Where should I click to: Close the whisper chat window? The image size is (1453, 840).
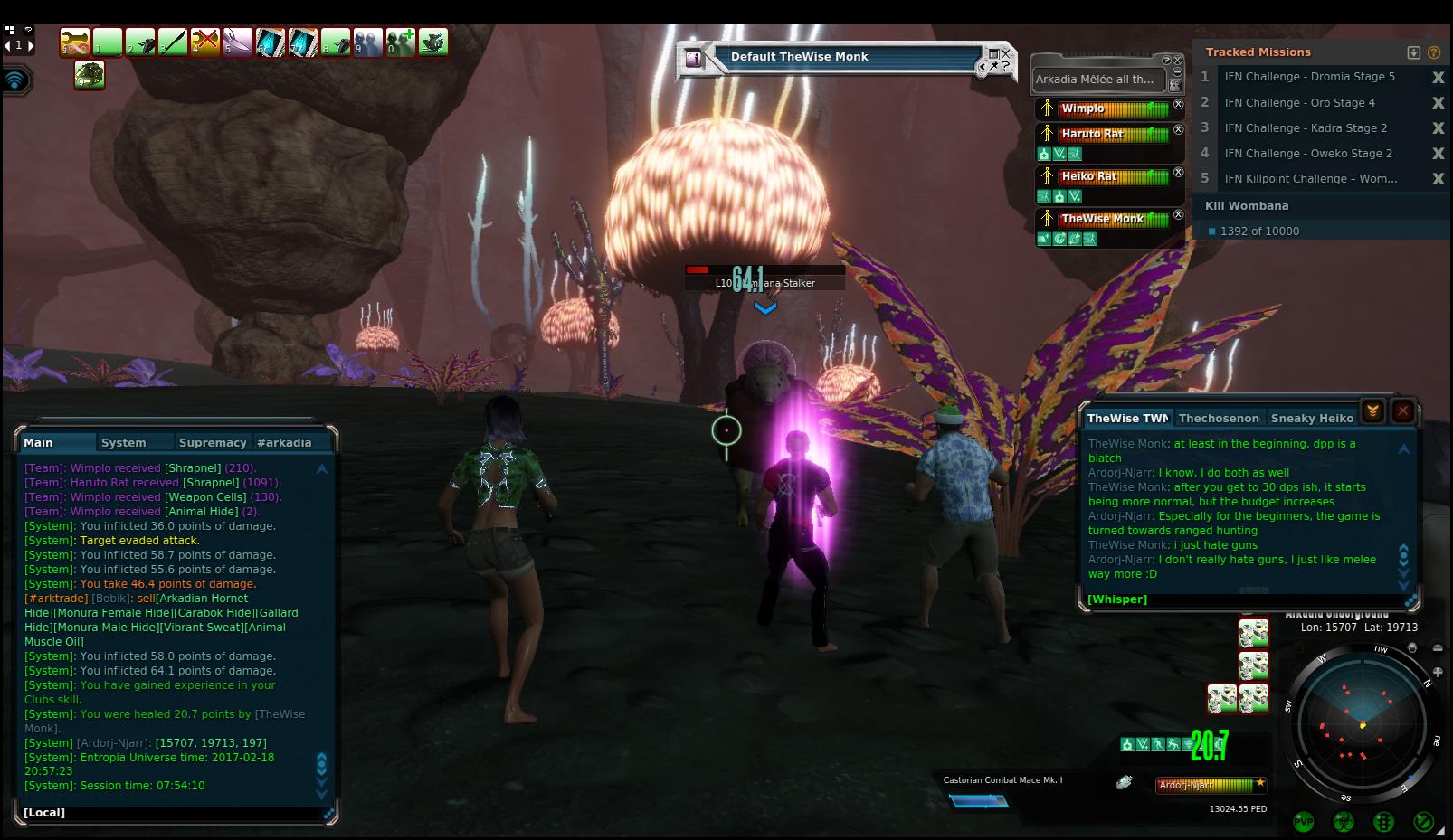click(x=1403, y=411)
